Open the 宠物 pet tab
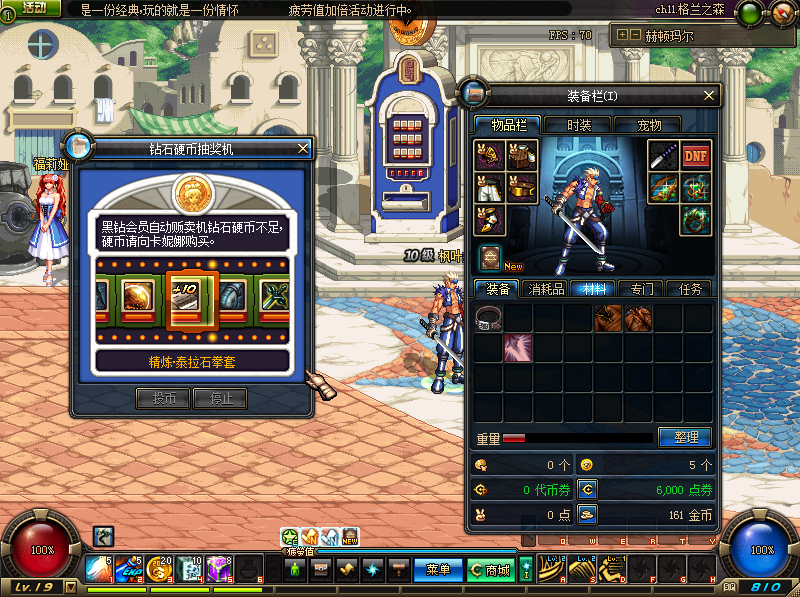The image size is (800, 597). [649, 125]
